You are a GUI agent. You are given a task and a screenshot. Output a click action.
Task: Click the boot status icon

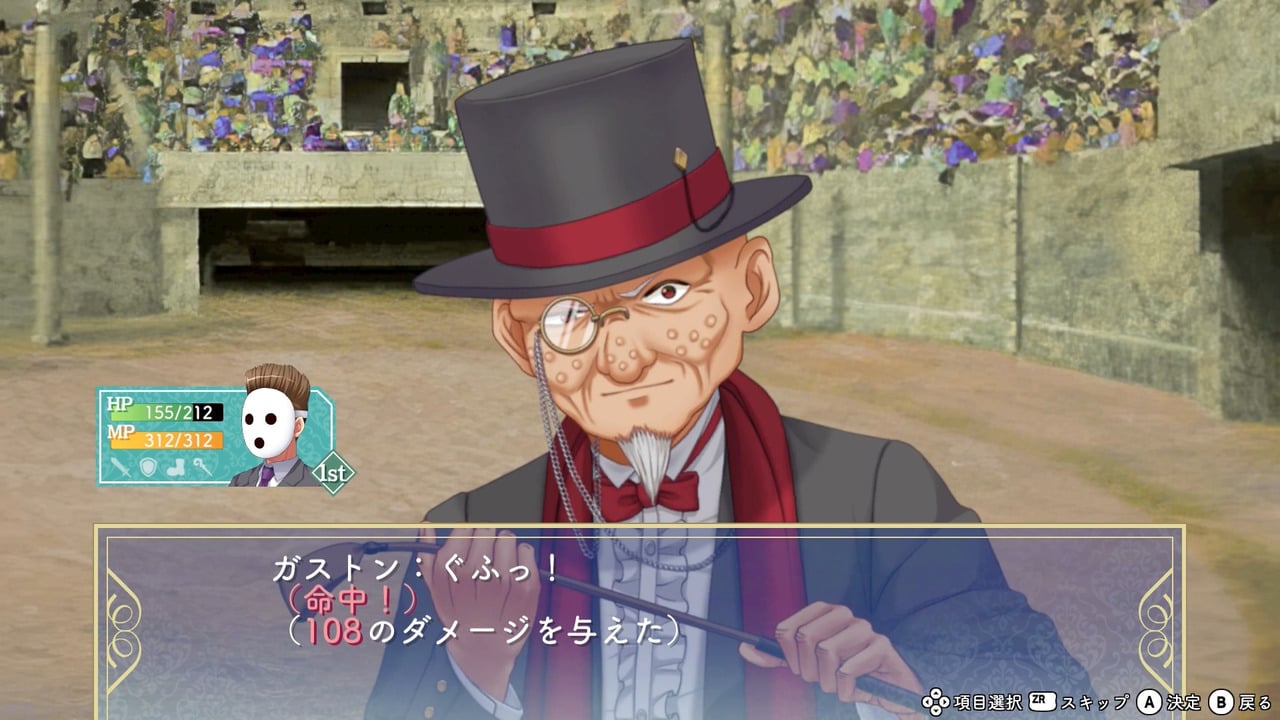point(175,466)
